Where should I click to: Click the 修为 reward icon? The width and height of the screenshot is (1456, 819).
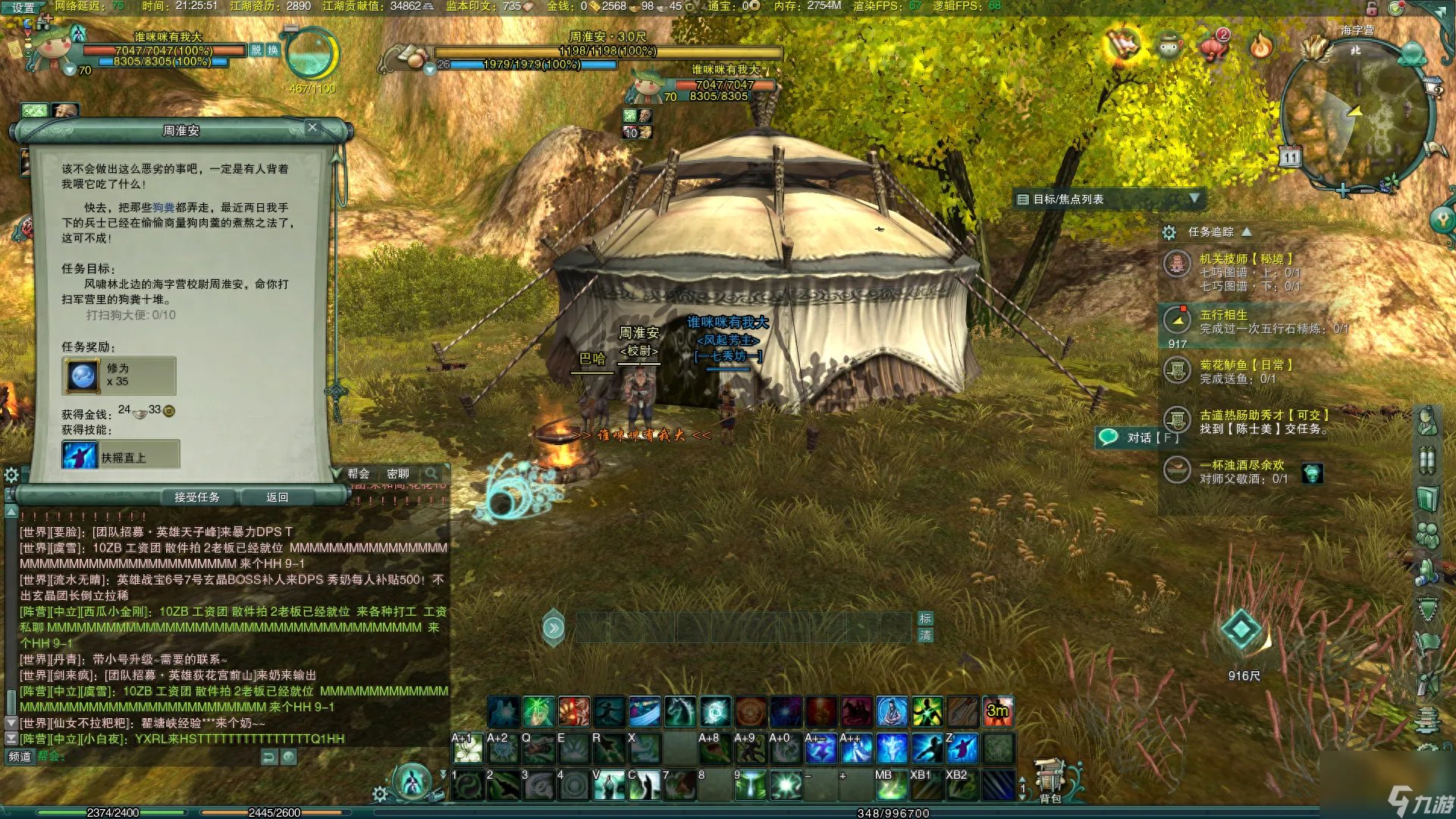pyautogui.click(x=83, y=375)
